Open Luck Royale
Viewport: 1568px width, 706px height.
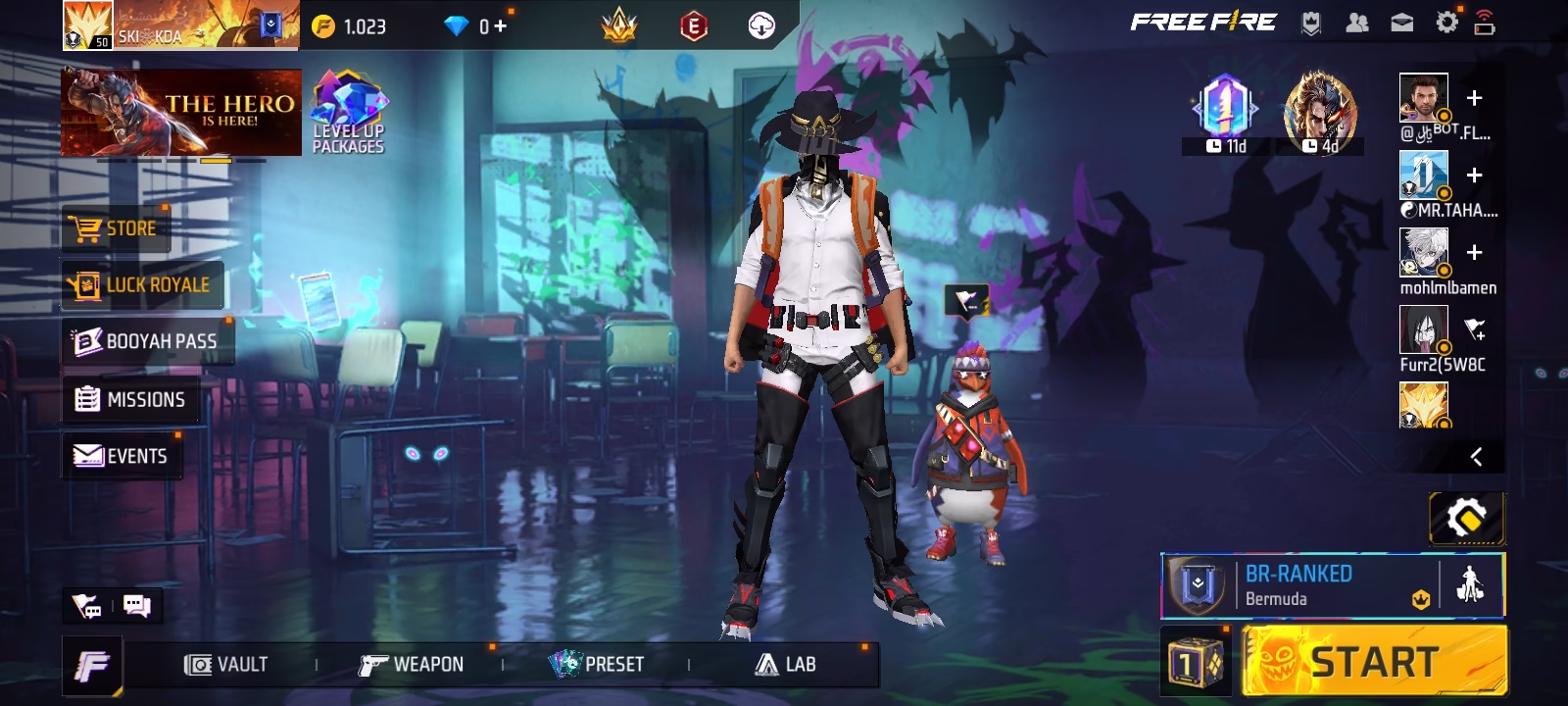(x=143, y=285)
